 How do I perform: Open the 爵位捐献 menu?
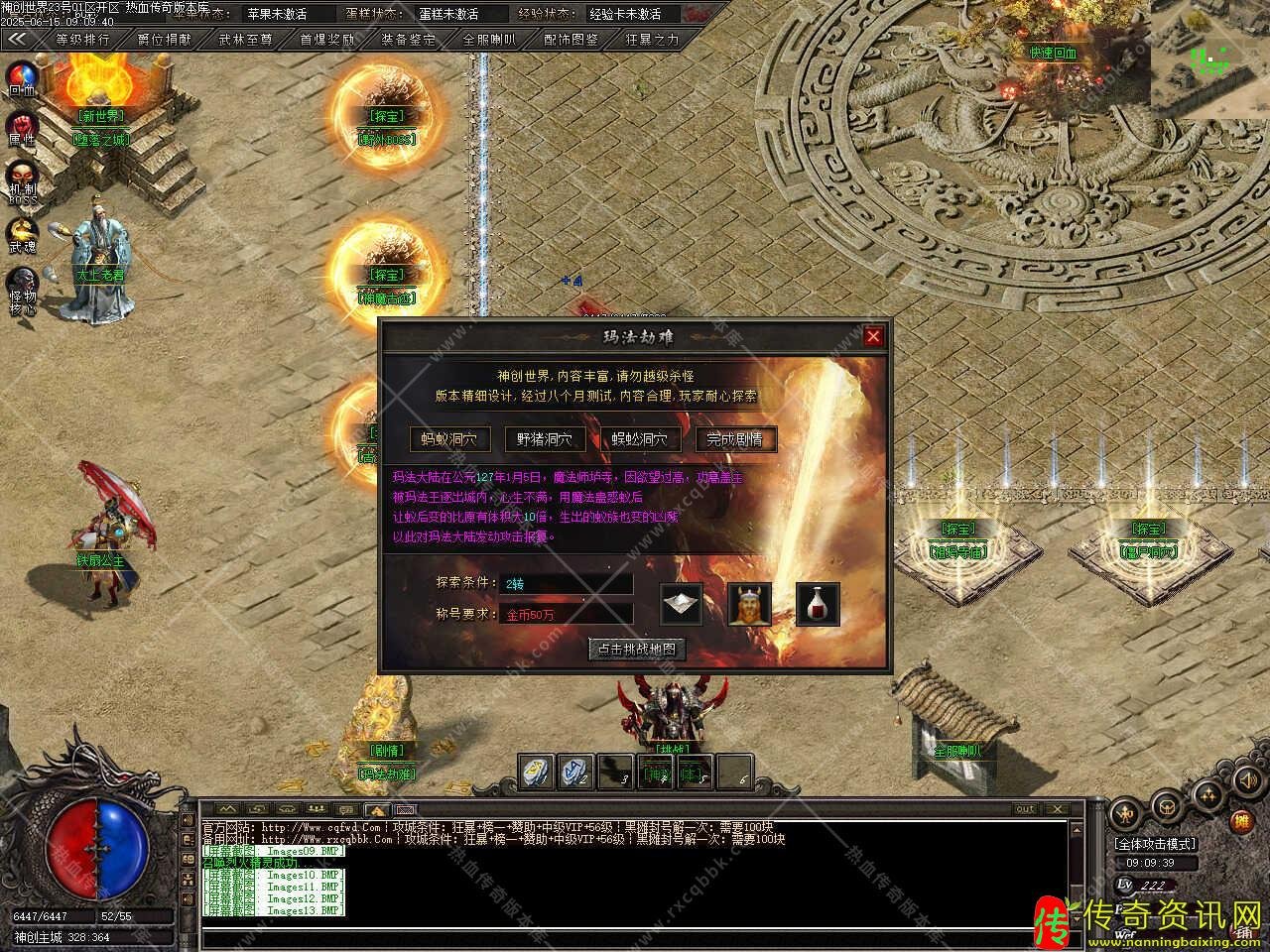[164, 40]
